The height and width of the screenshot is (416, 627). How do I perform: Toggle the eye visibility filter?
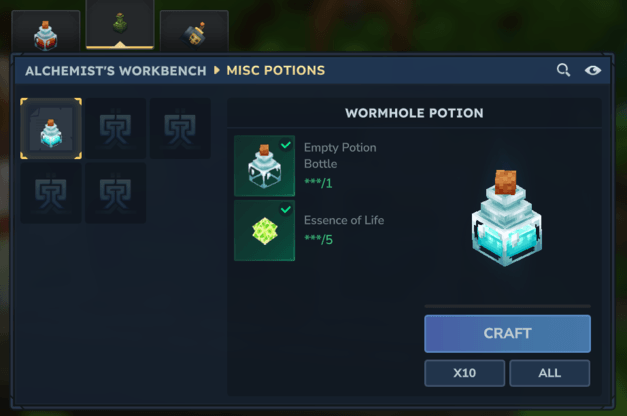click(593, 70)
